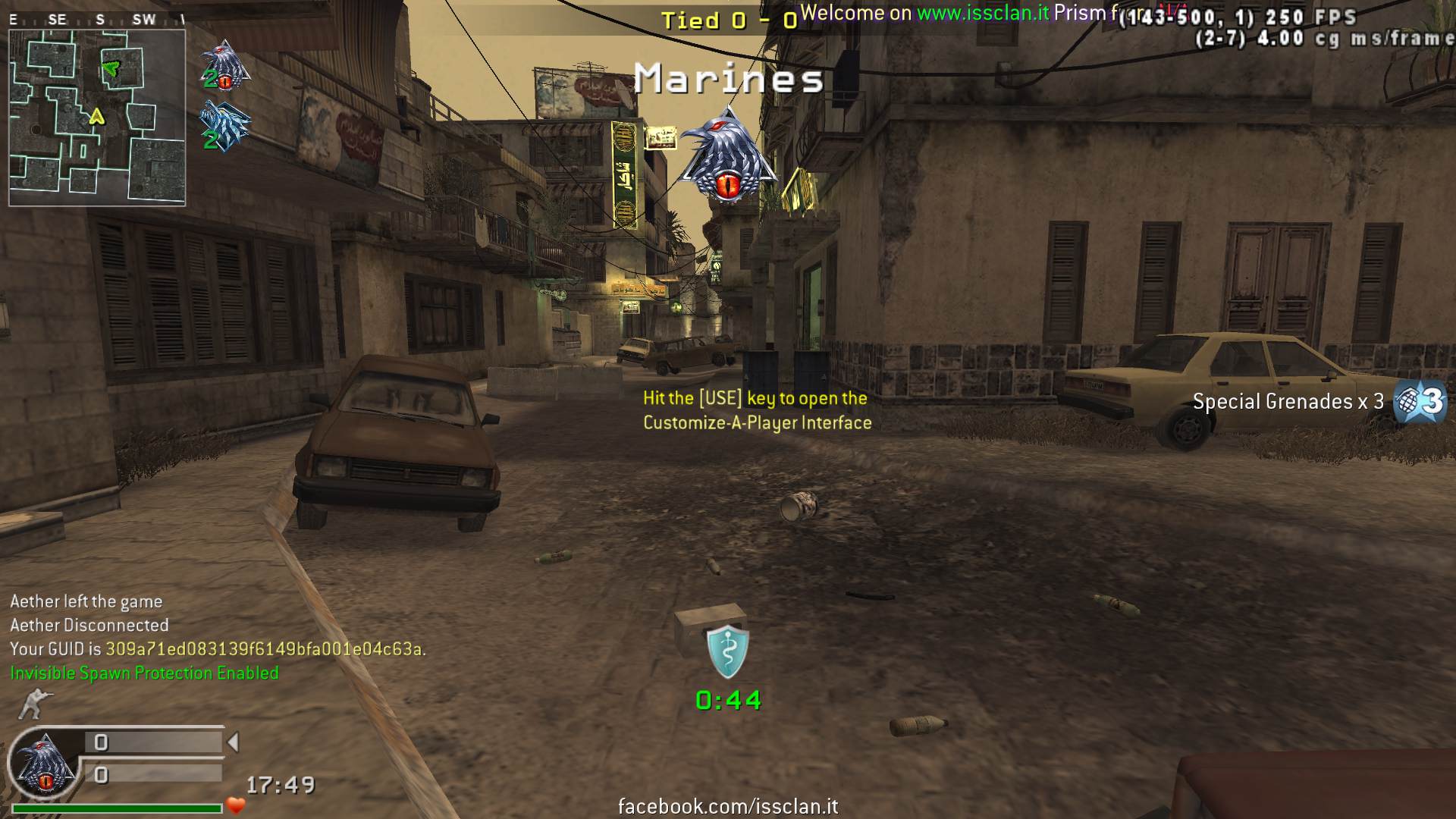Select the red-eyed eagle team score icon
This screenshot has width=1456, height=819.
pyautogui.click(x=224, y=65)
